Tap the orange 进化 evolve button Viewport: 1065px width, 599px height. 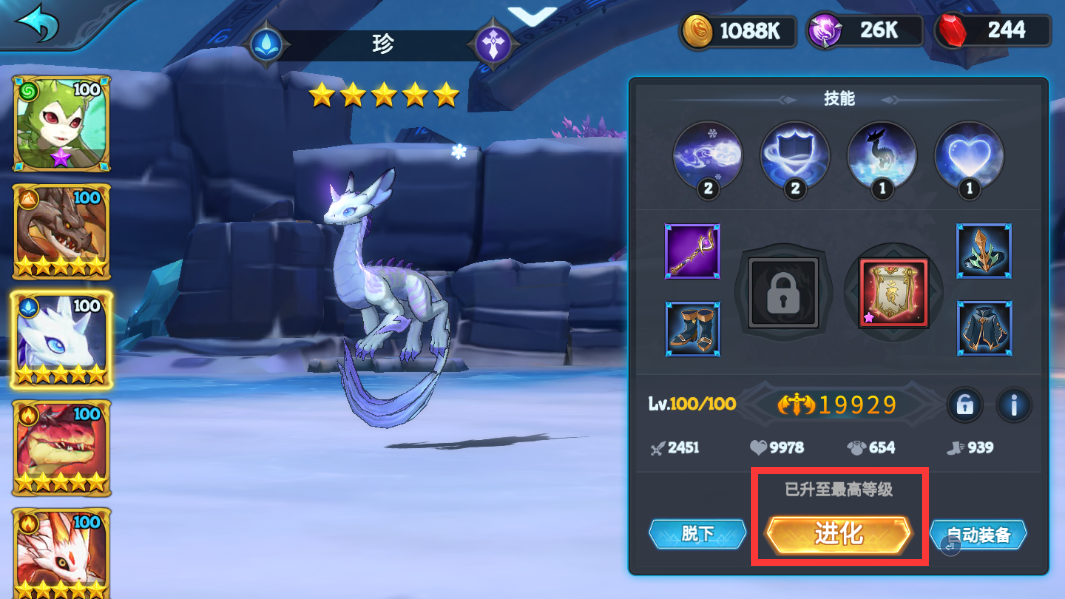pos(838,535)
